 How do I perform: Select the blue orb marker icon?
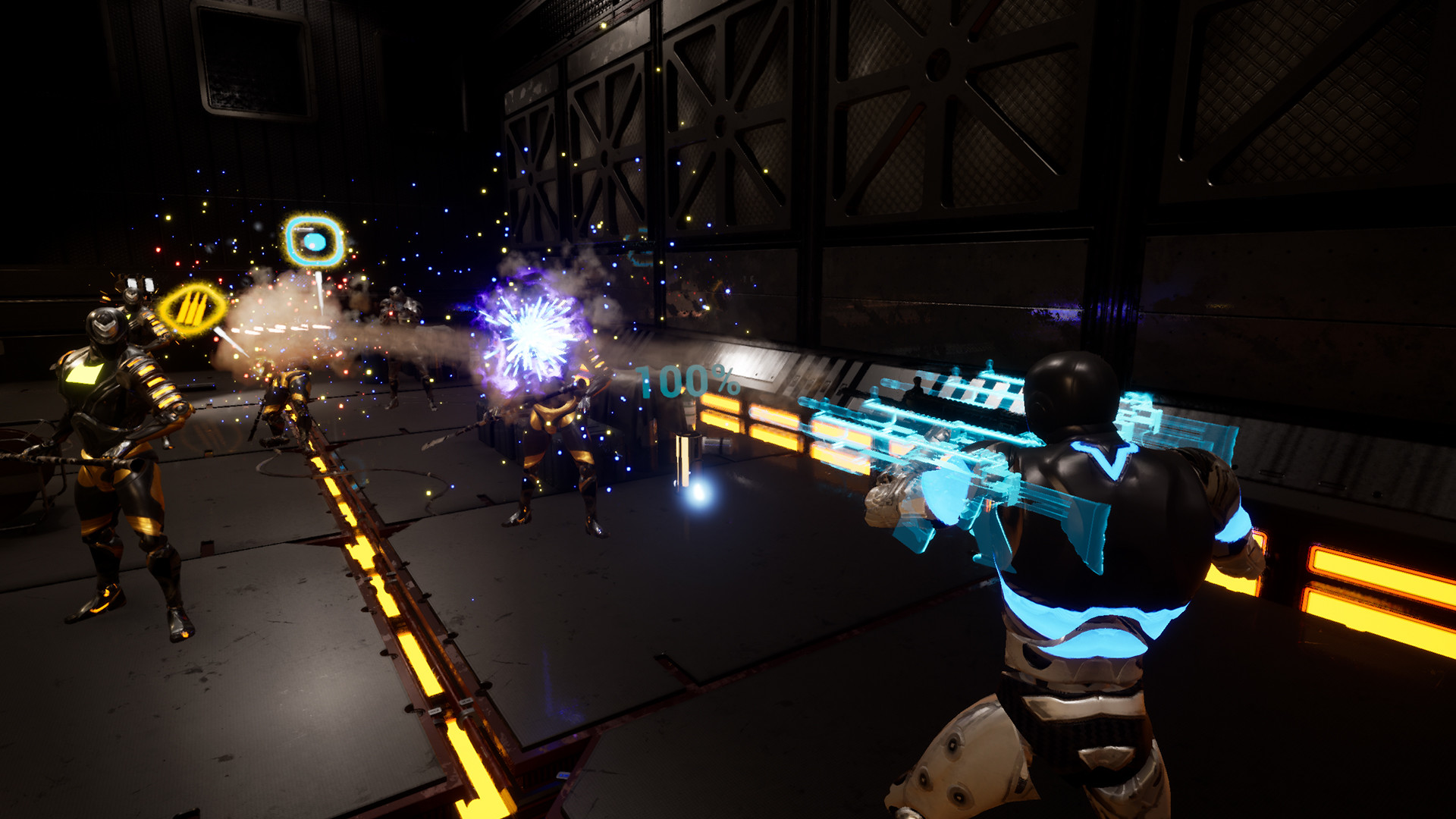coord(314,241)
